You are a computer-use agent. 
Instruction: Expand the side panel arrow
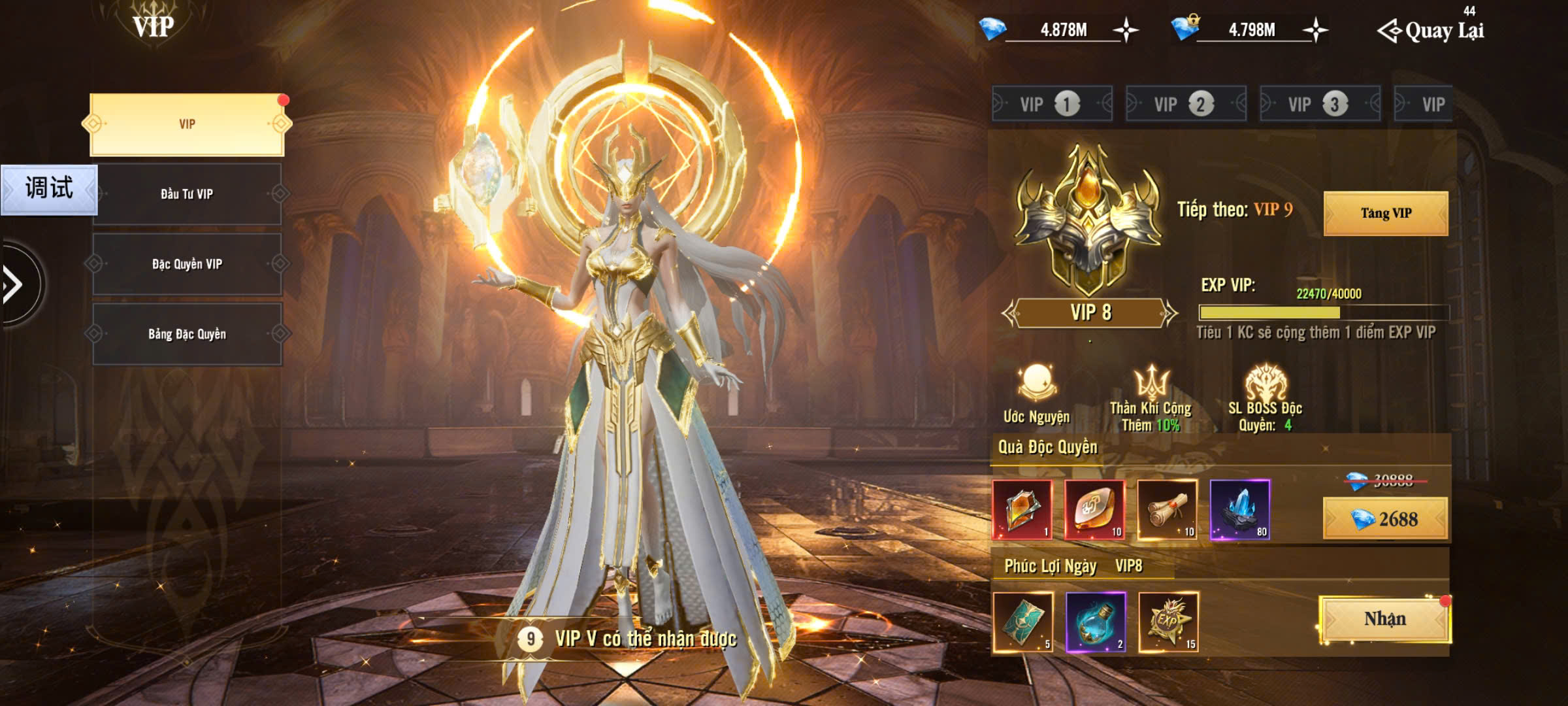(14, 284)
